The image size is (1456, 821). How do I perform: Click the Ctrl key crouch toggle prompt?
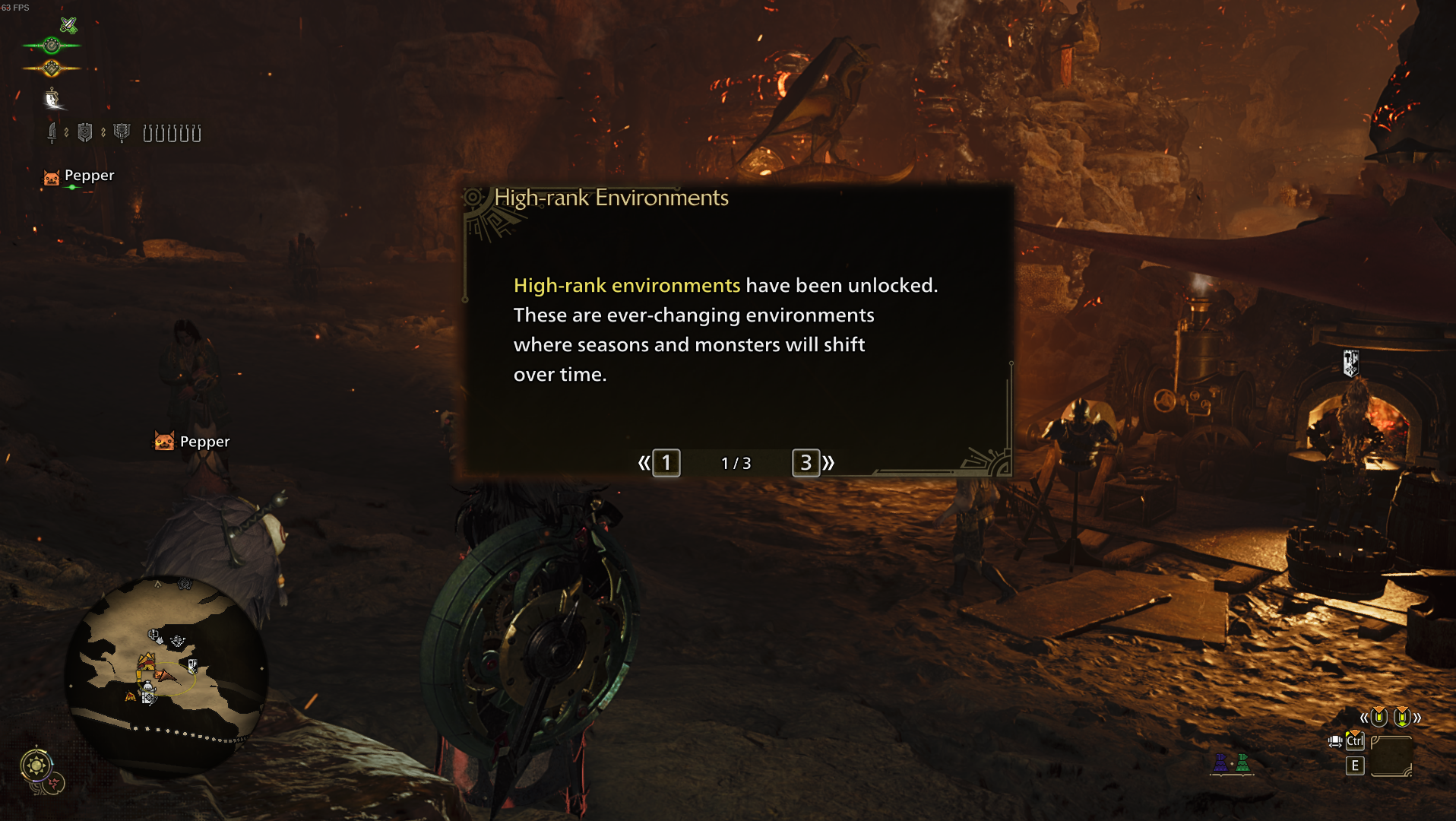click(x=1356, y=741)
